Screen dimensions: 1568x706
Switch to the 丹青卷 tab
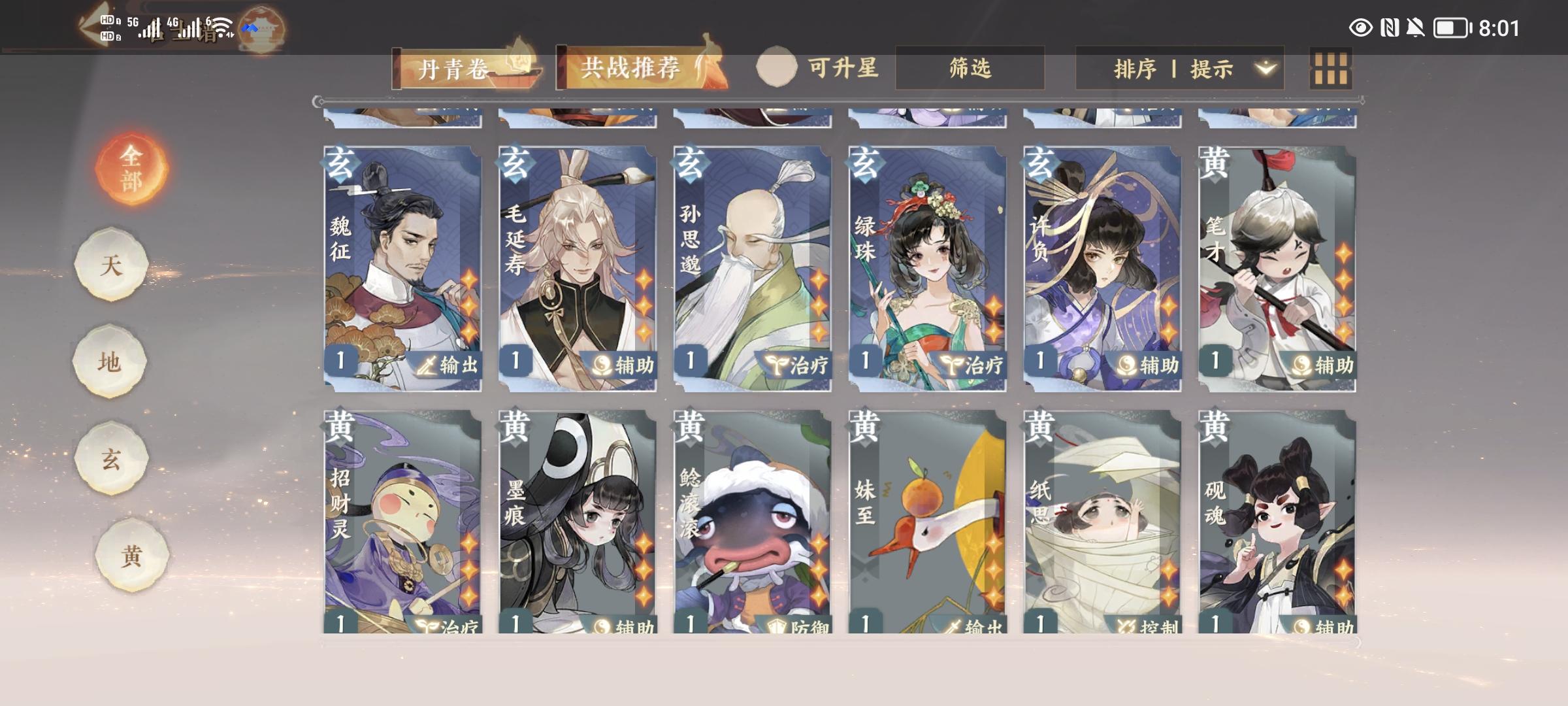click(452, 67)
